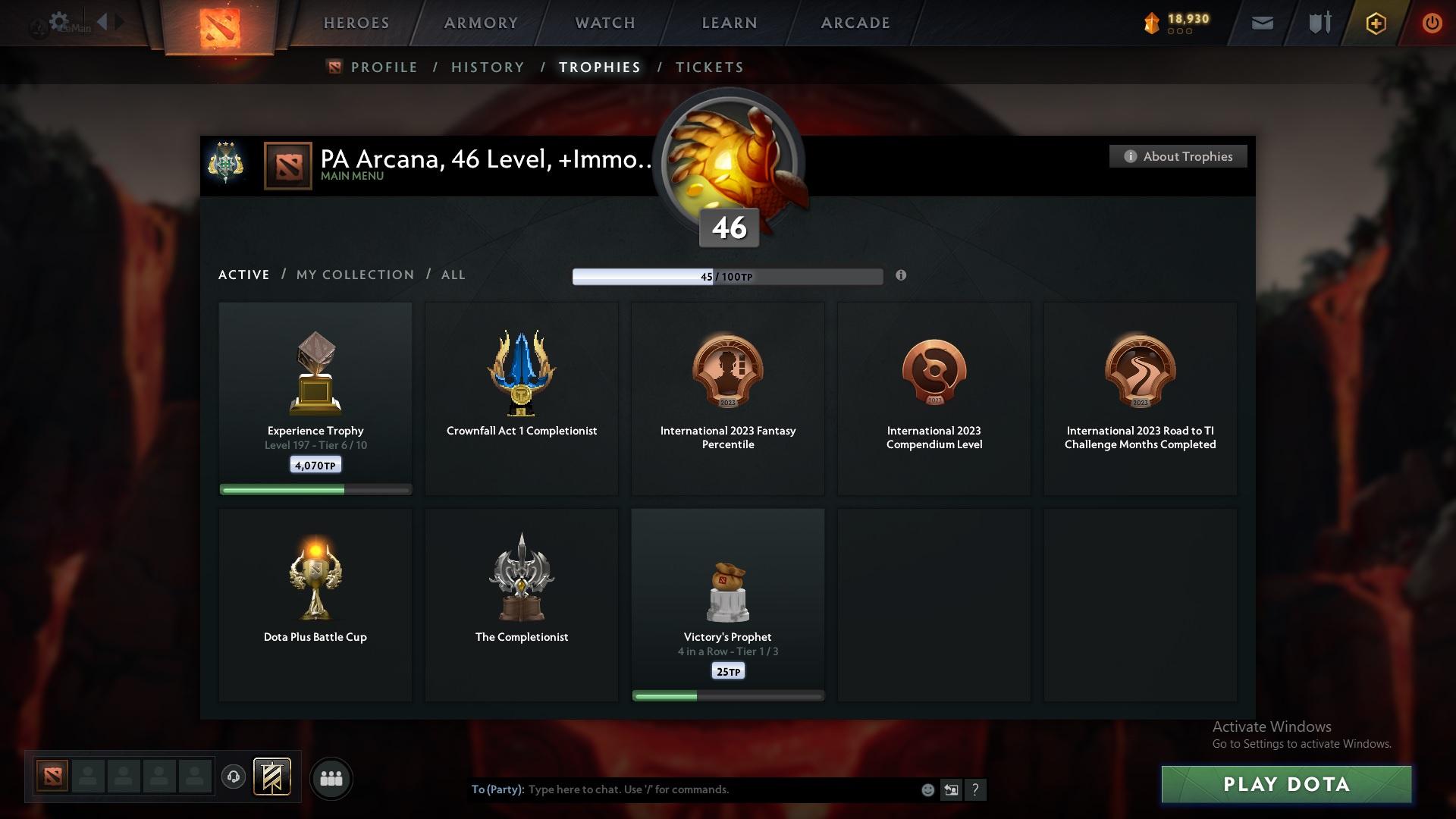This screenshot has width=1456, height=819.
Task: Open Dota Plus via hexagonal plus icon
Action: click(1375, 23)
